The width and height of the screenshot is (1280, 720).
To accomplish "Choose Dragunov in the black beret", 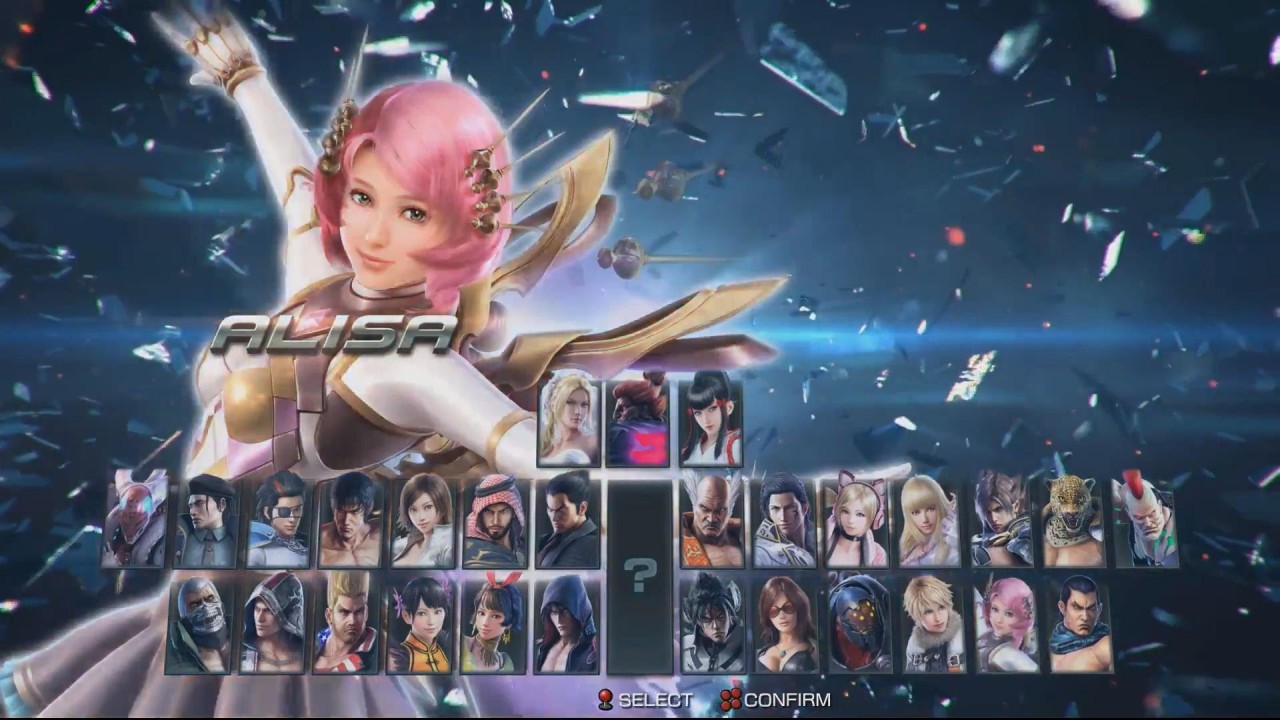I will 207,521.
